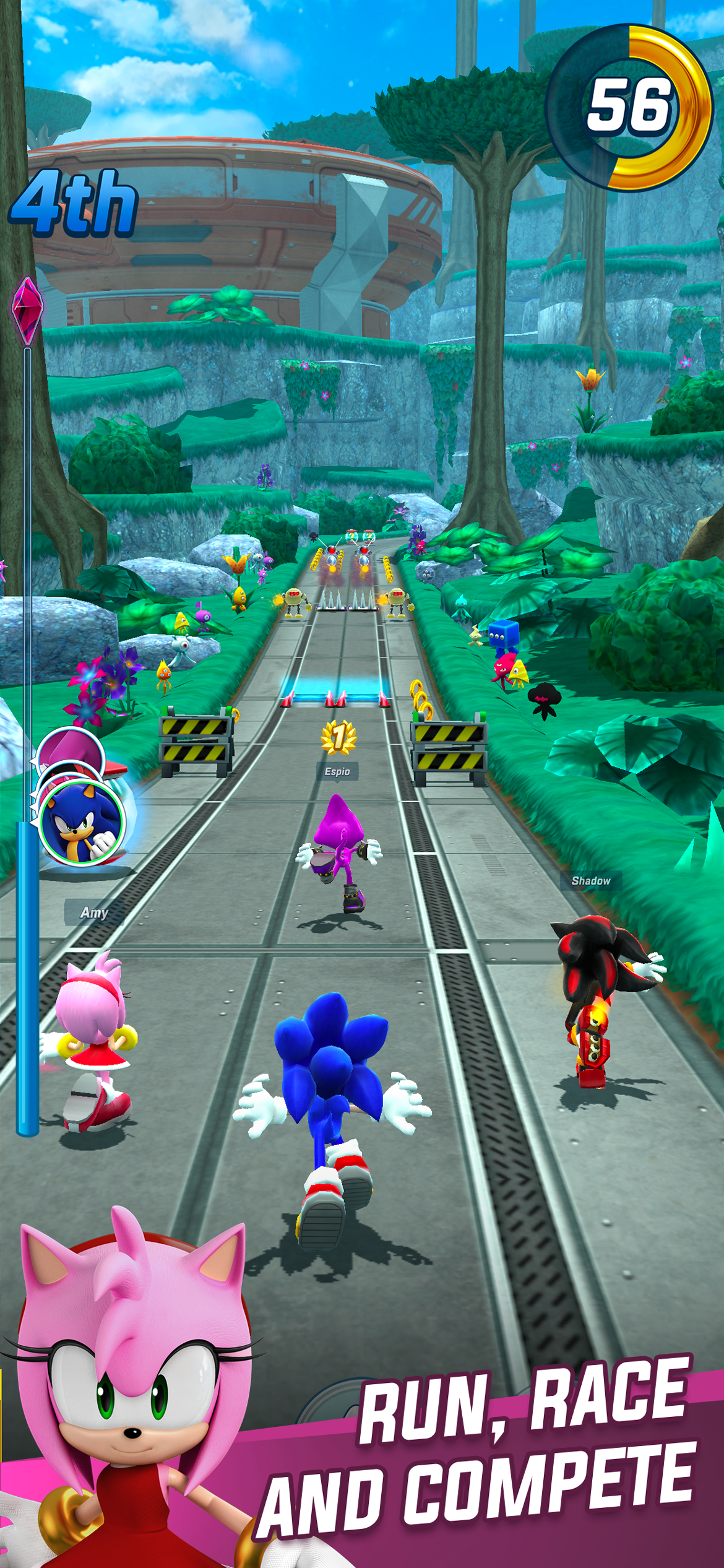Tap Sonic's portrait on the race tracker
Screen dimensions: 724x1568
click(x=81, y=822)
